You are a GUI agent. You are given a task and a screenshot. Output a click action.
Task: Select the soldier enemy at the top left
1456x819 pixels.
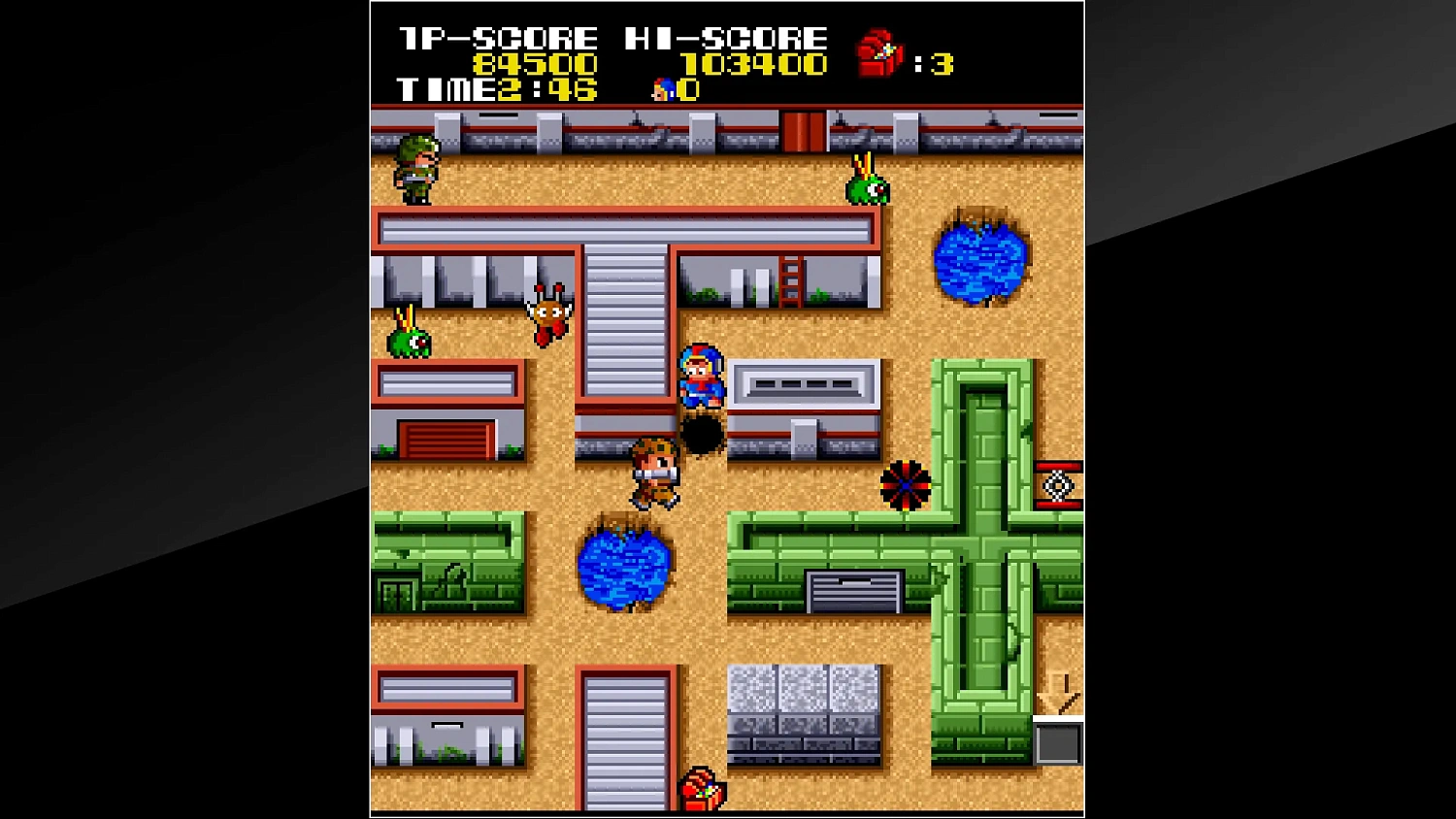pos(416,170)
